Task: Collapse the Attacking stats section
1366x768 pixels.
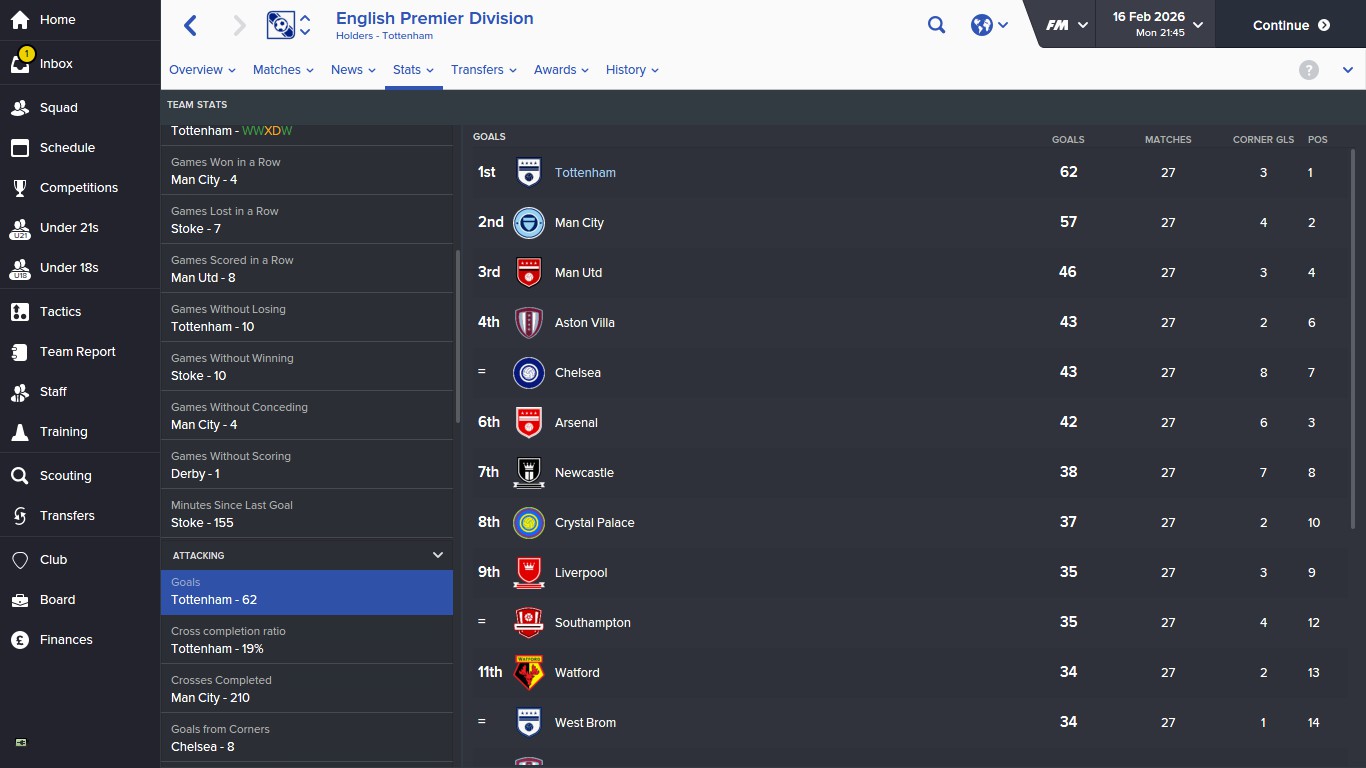Action: tap(437, 554)
